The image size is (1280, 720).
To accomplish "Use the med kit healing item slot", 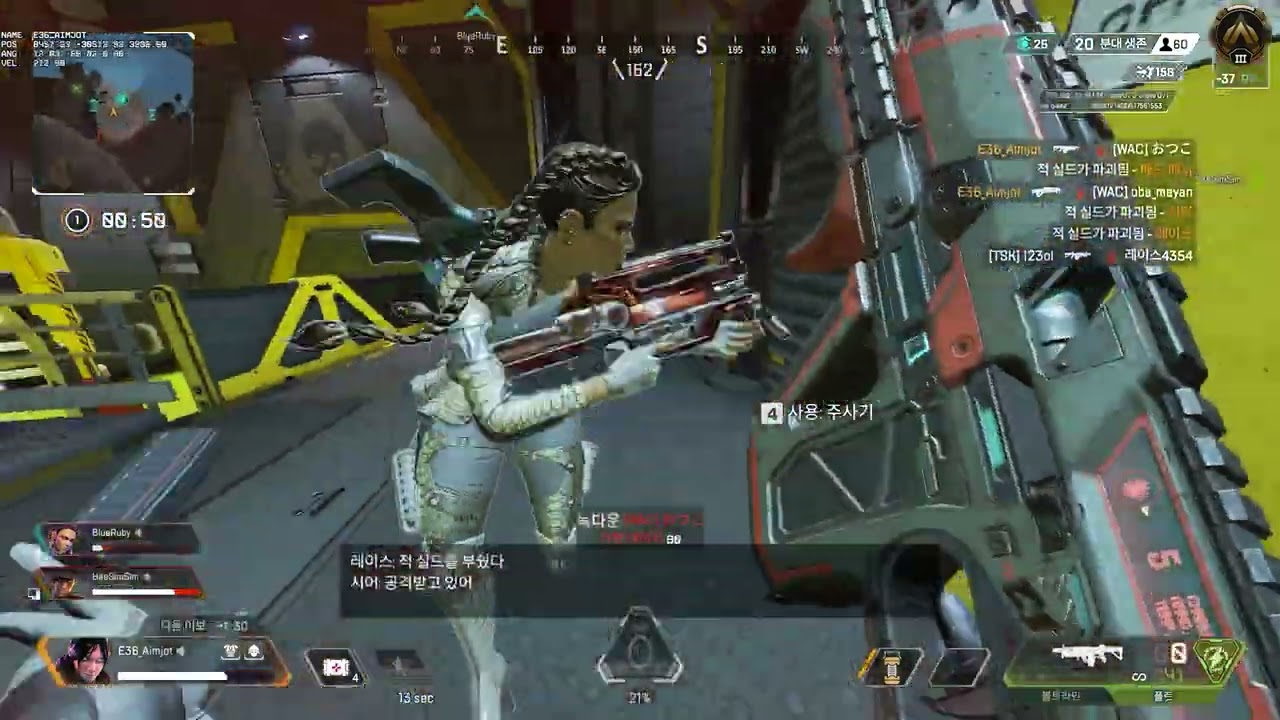I will [337, 666].
